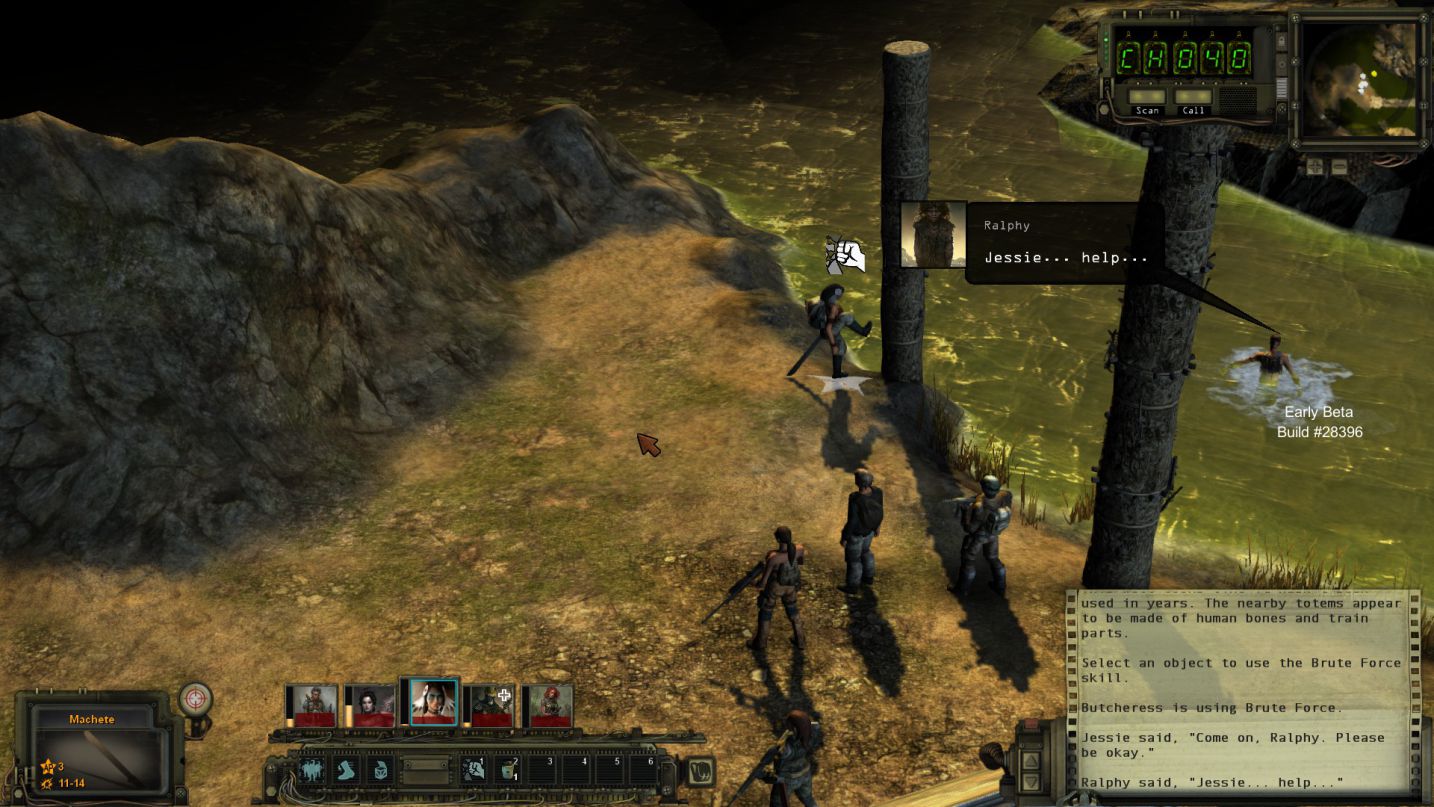
Task: Select the item in hotbar slot 2
Action: [509, 769]
